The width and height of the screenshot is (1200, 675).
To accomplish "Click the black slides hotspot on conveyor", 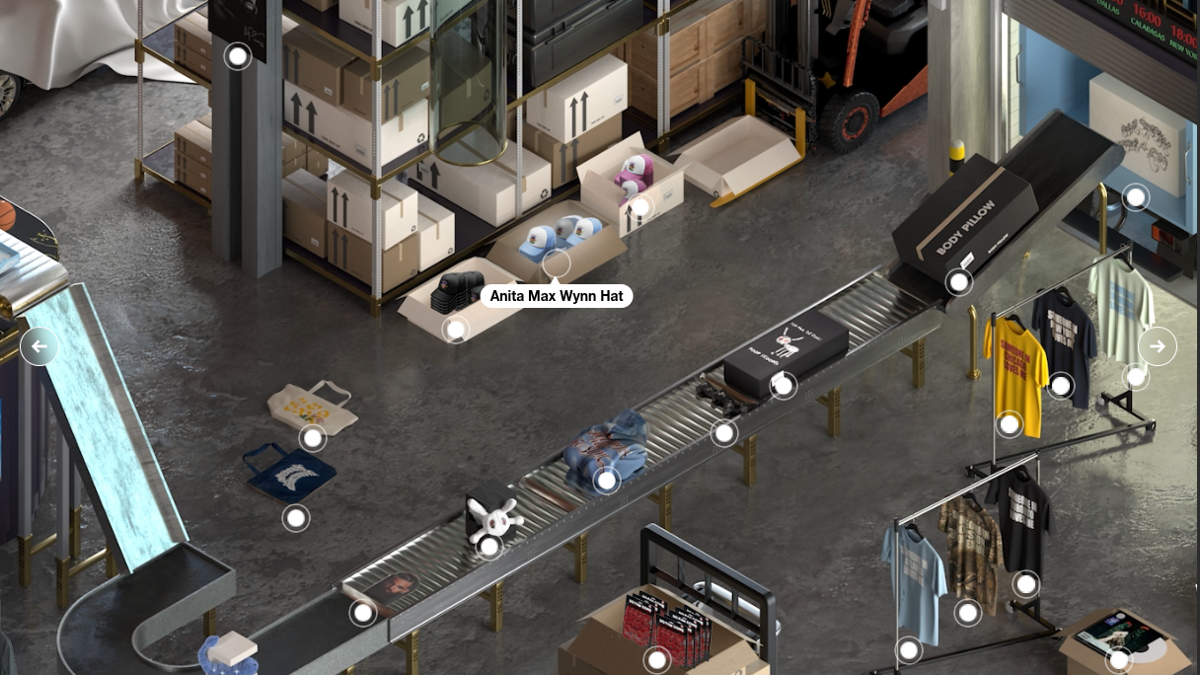I will click(724, 434).
